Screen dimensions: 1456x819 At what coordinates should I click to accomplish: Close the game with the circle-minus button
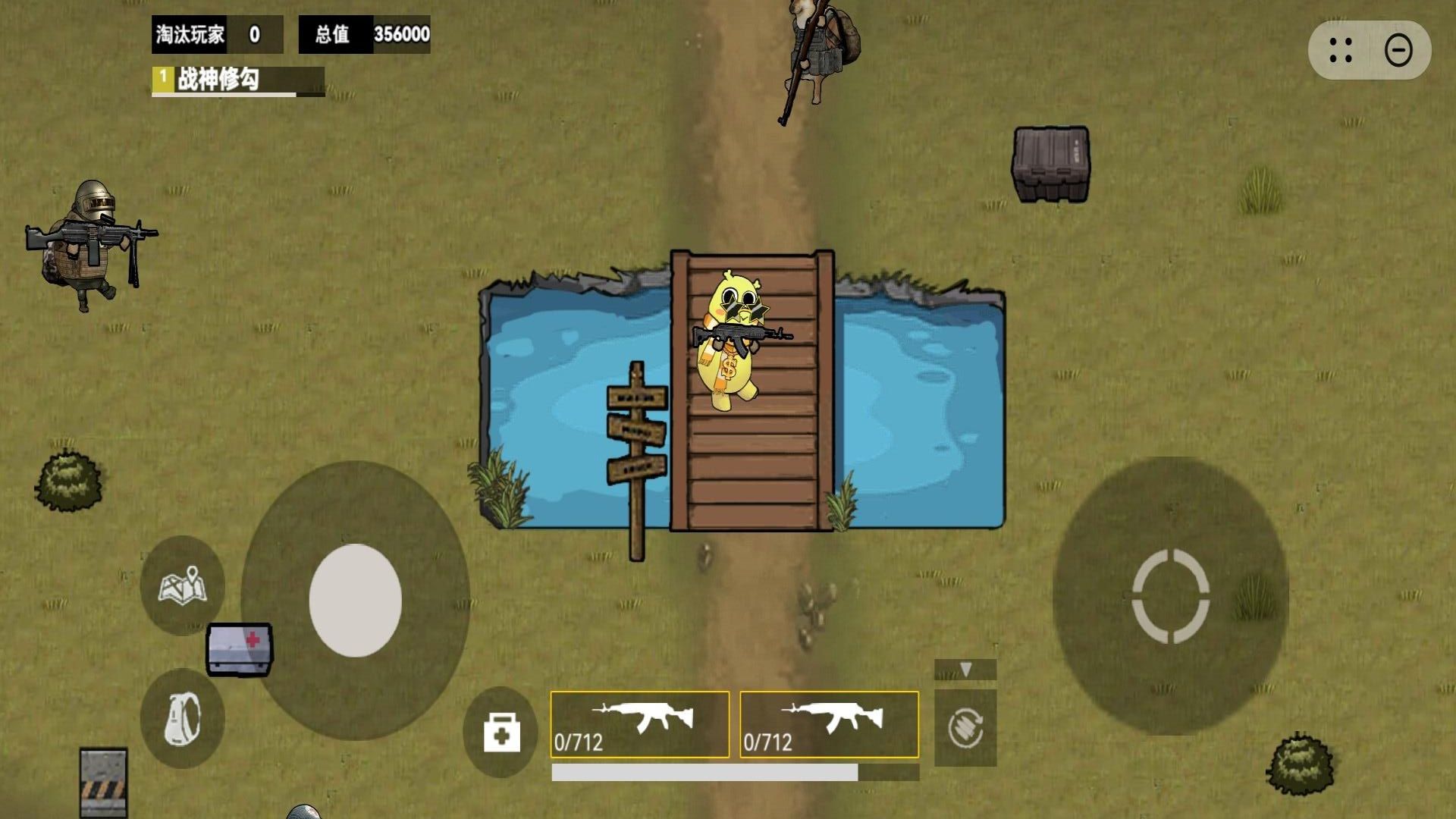(1398, 51)
